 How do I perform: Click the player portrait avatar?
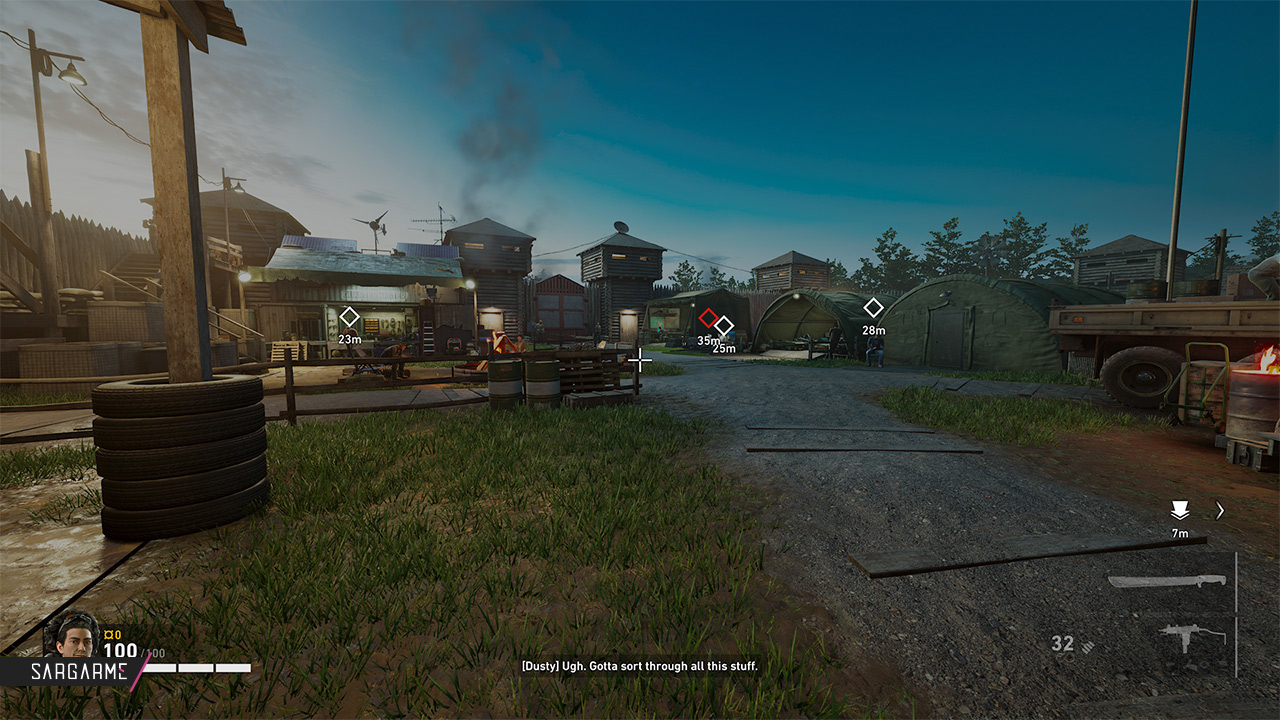[x=73, y=634]
